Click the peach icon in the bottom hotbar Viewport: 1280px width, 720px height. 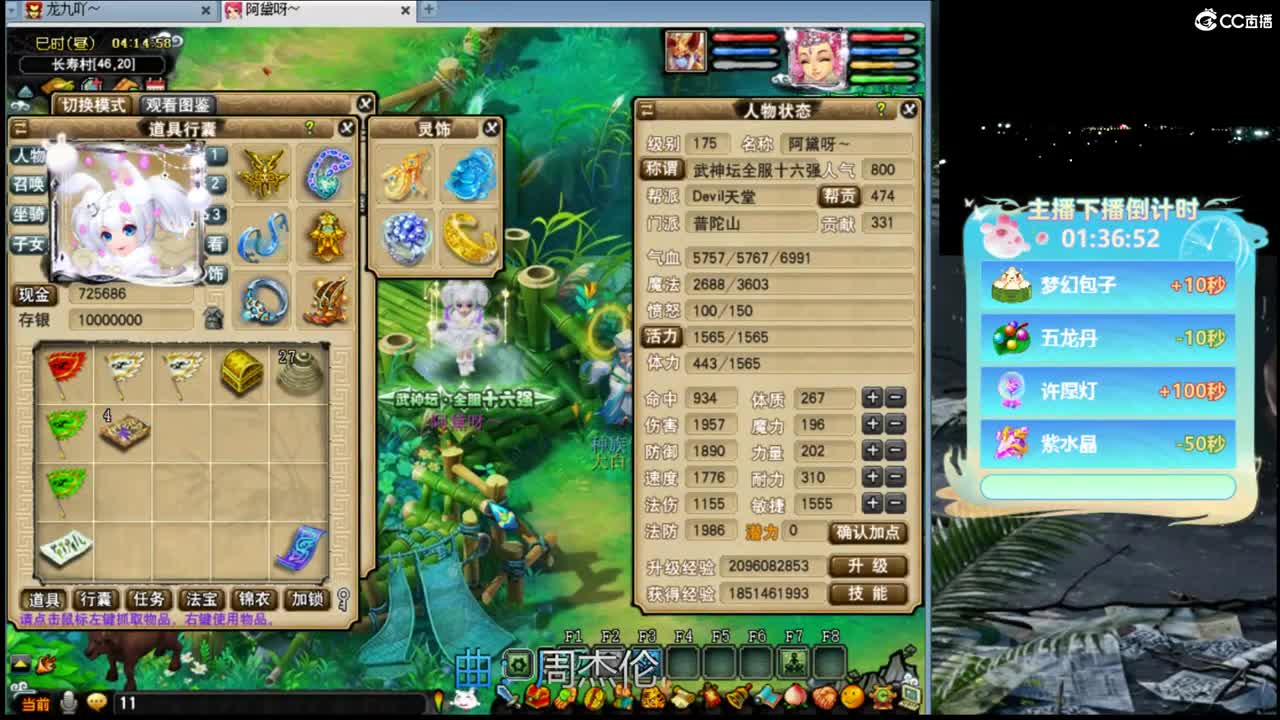[x=794, y=697]
